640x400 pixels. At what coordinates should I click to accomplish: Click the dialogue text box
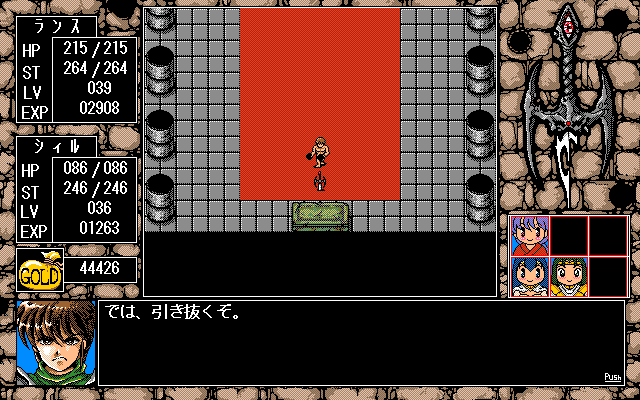point(360,342)
